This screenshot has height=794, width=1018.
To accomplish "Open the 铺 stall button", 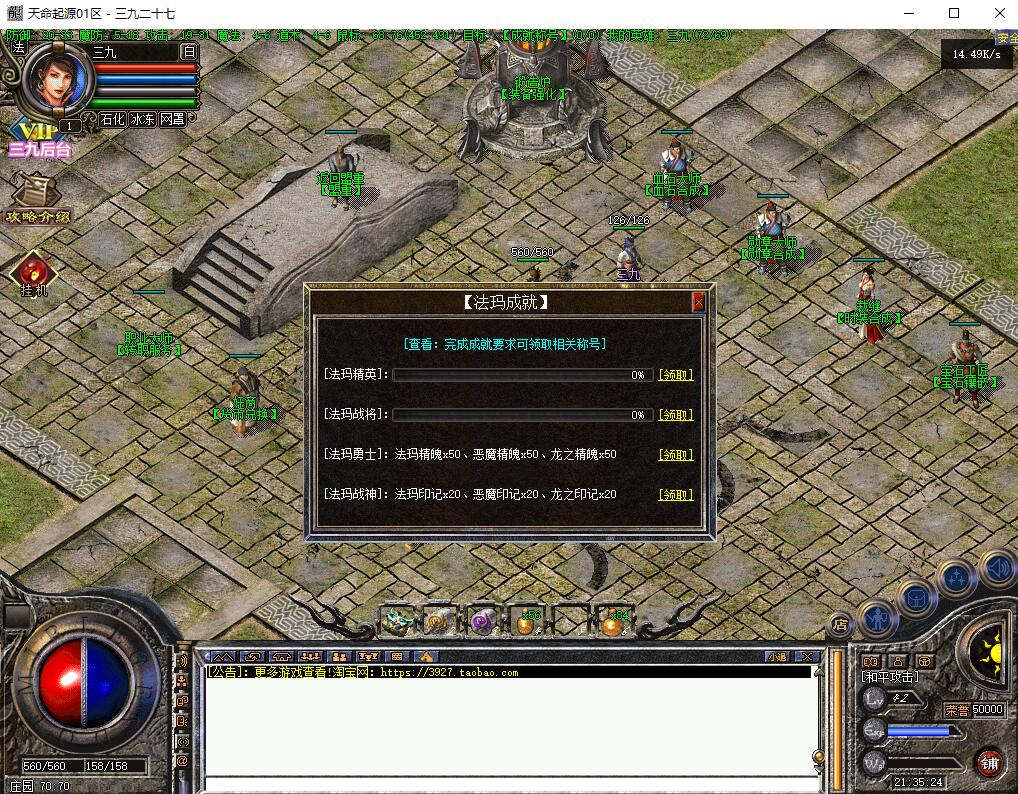I will (x=990, y=762).
